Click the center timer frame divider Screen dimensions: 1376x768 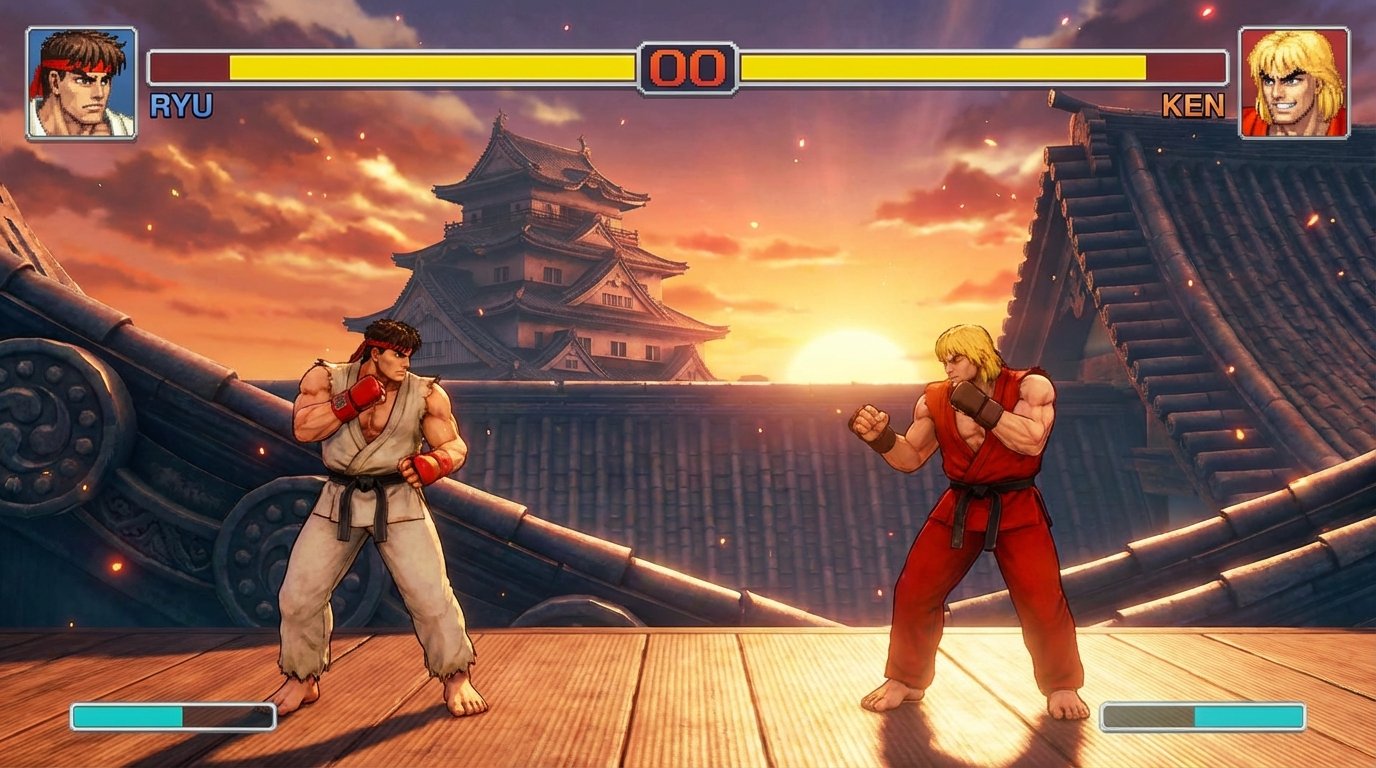tap(688, 45)
